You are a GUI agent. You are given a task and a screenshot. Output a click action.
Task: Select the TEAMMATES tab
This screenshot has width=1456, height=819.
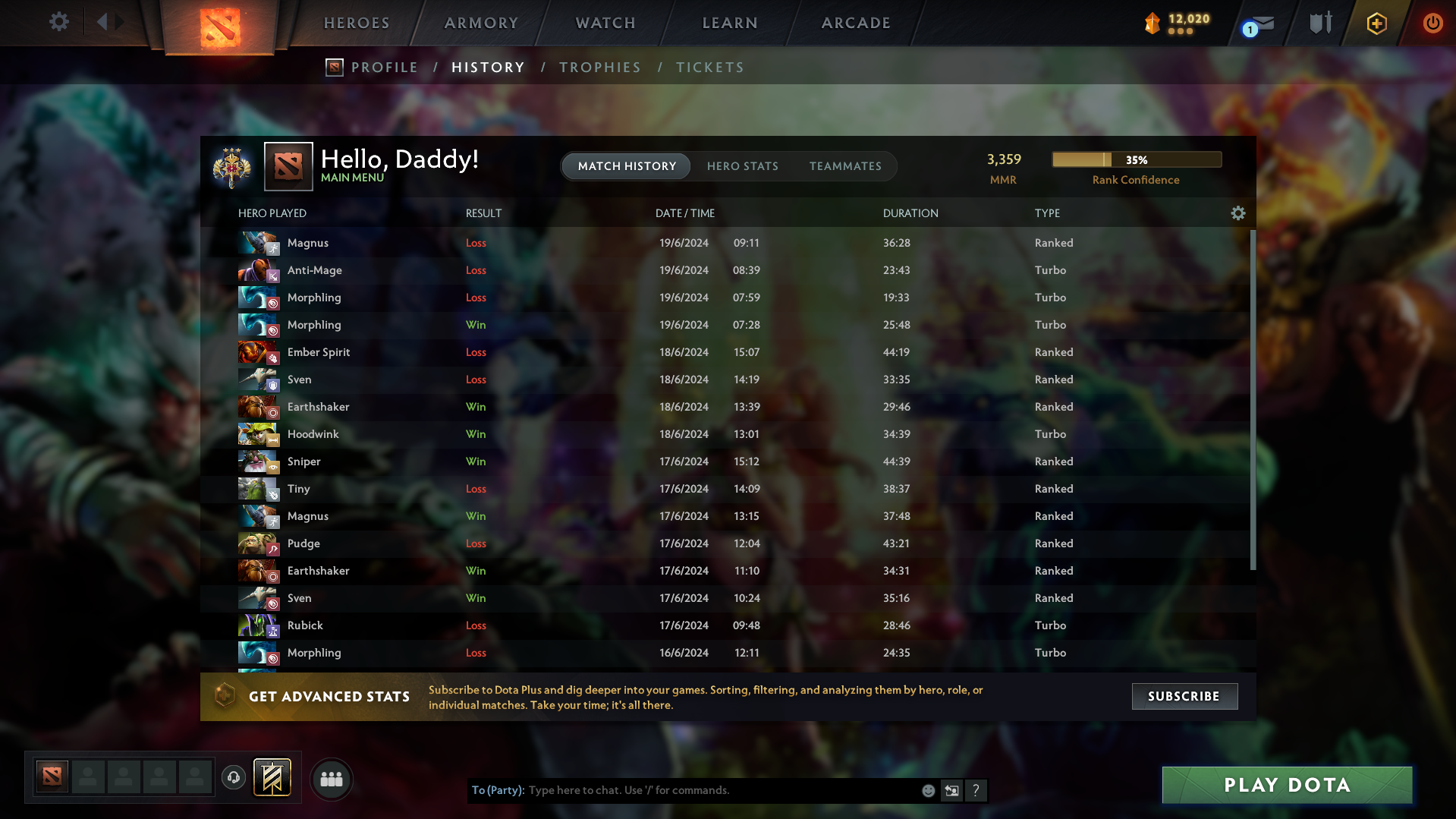coord(845,166)
